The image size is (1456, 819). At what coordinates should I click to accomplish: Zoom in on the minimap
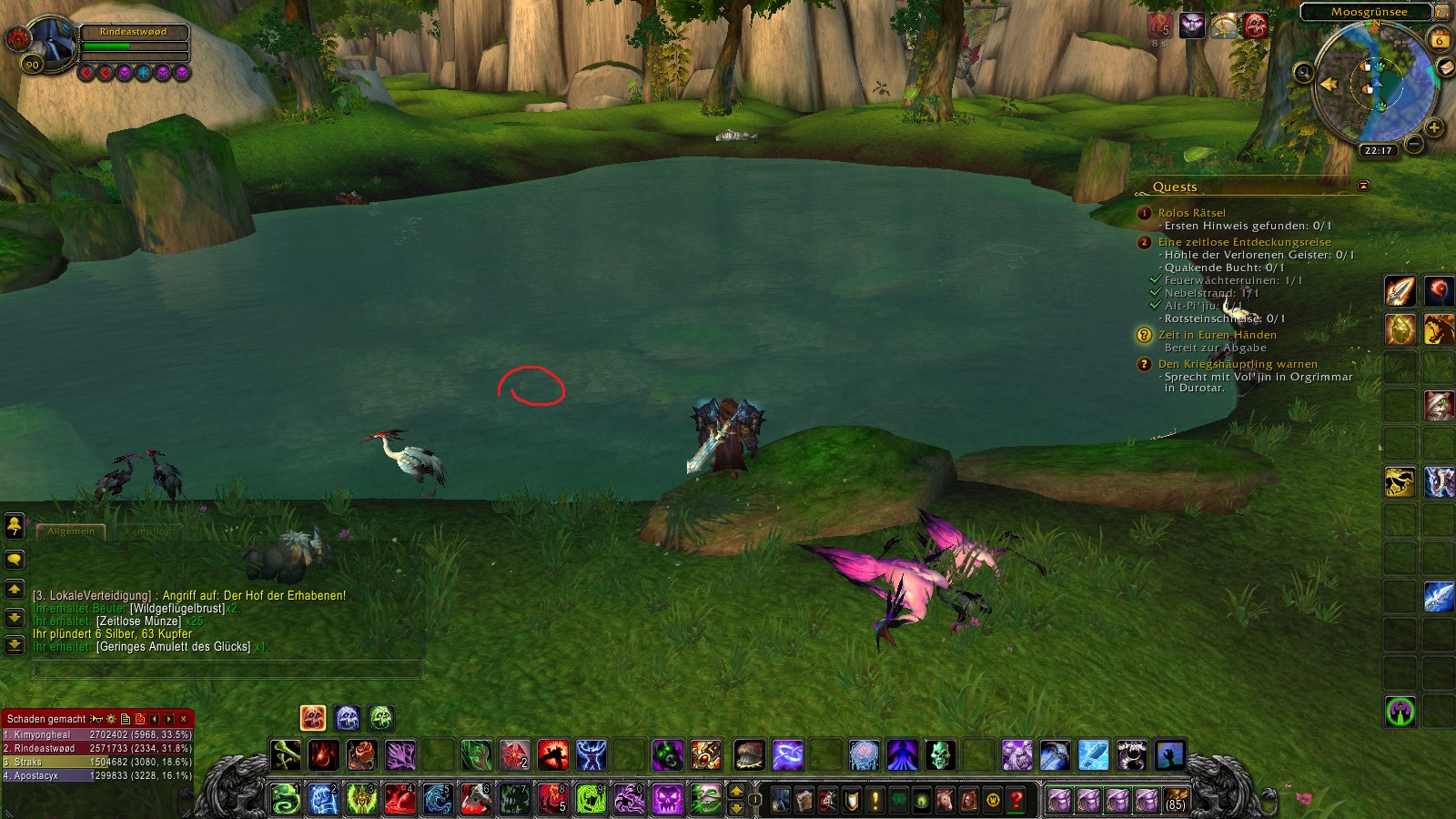1434,127
